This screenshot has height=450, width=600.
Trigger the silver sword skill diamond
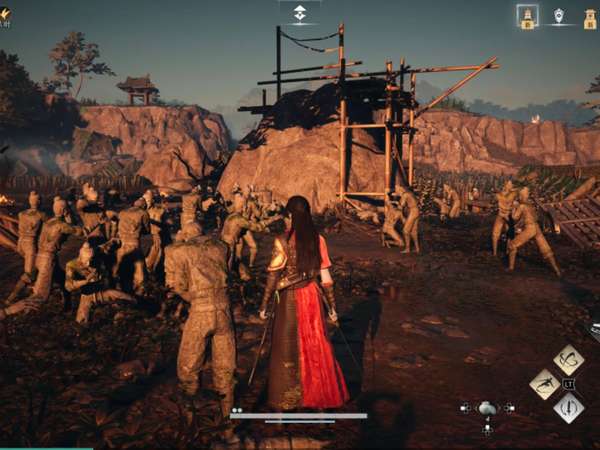pyautogui.click(x=568, y=407)
